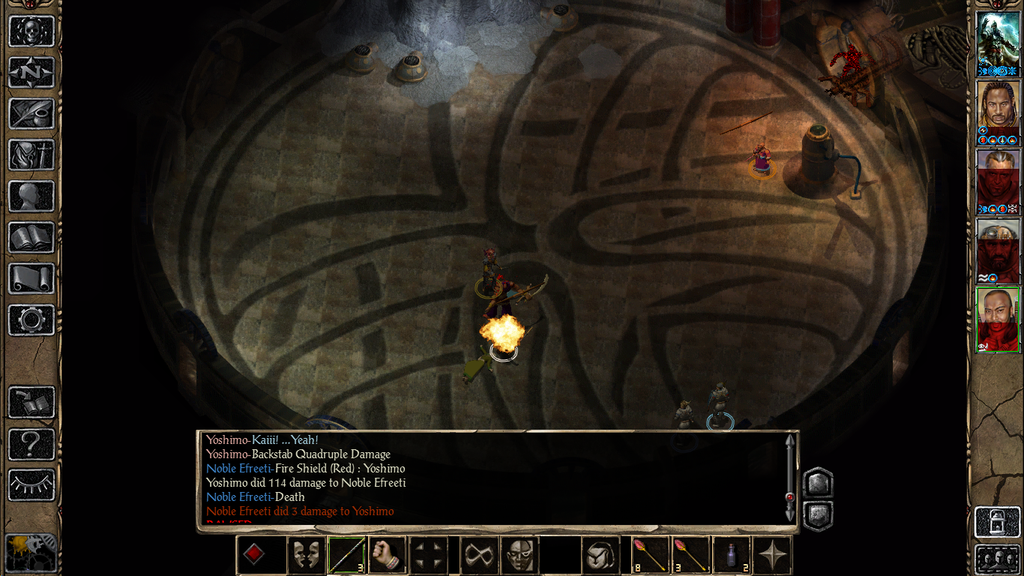
Task: Click the question mark help button
Action: point(31,443)
